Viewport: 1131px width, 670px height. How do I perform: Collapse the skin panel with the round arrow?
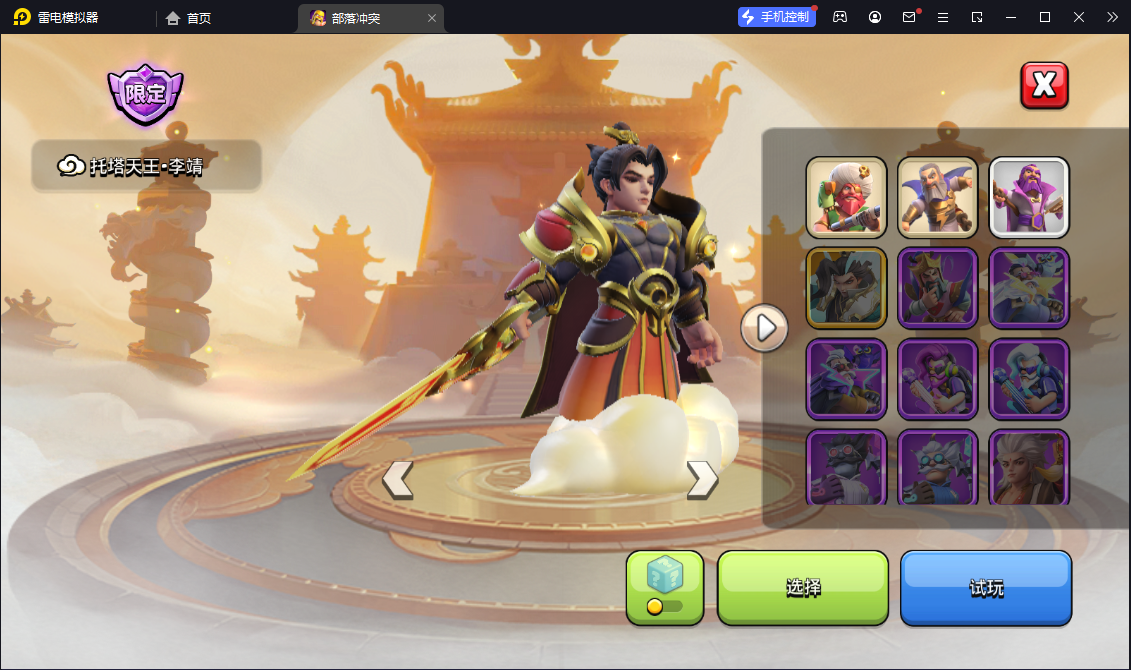tap(765, 328)
